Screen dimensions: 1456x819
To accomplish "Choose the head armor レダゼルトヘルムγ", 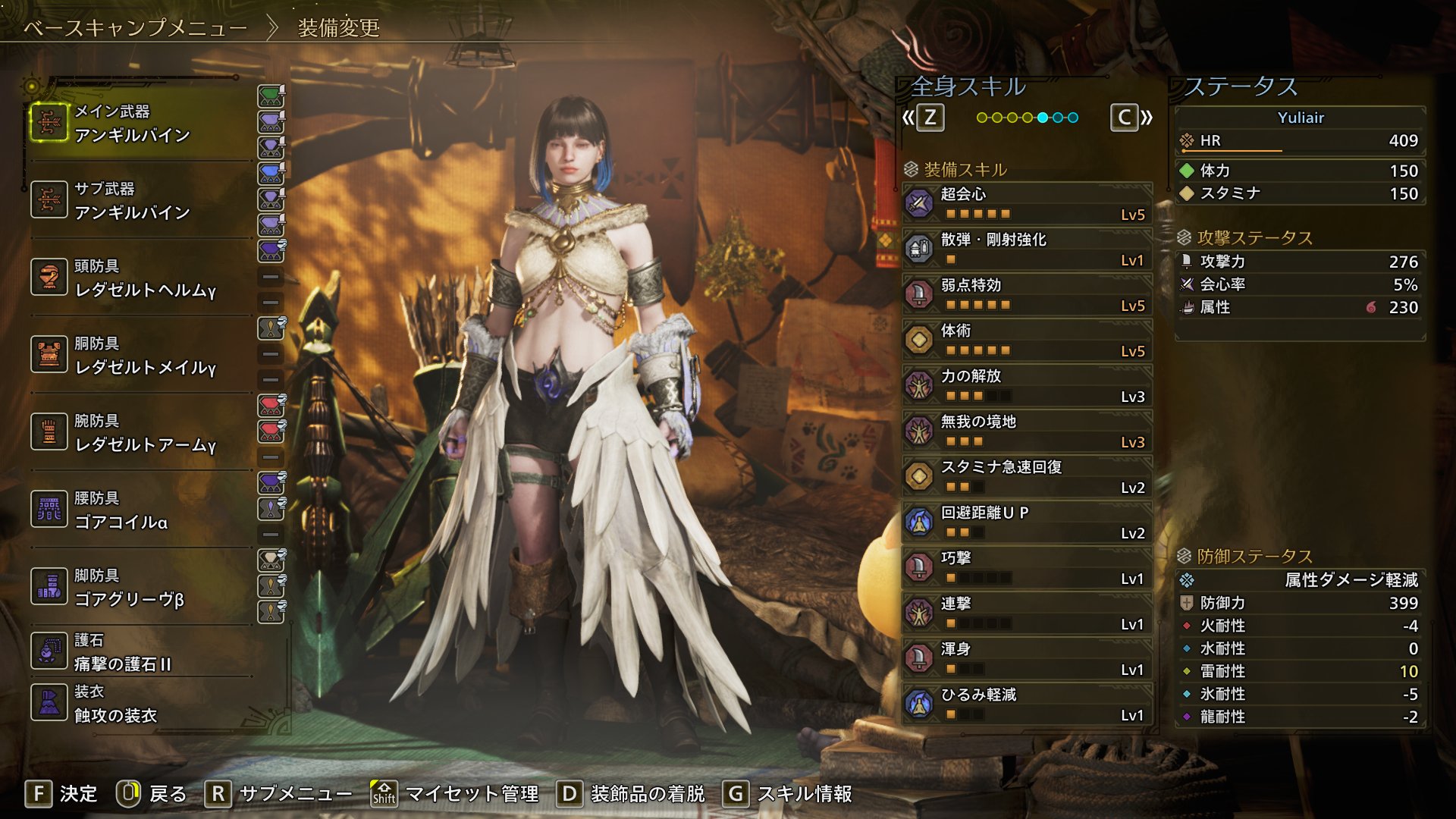I will point(140,278).
